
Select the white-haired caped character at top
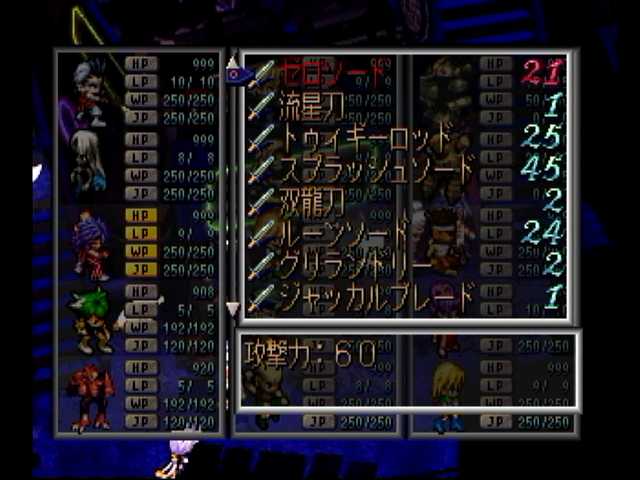coord(88,93)
